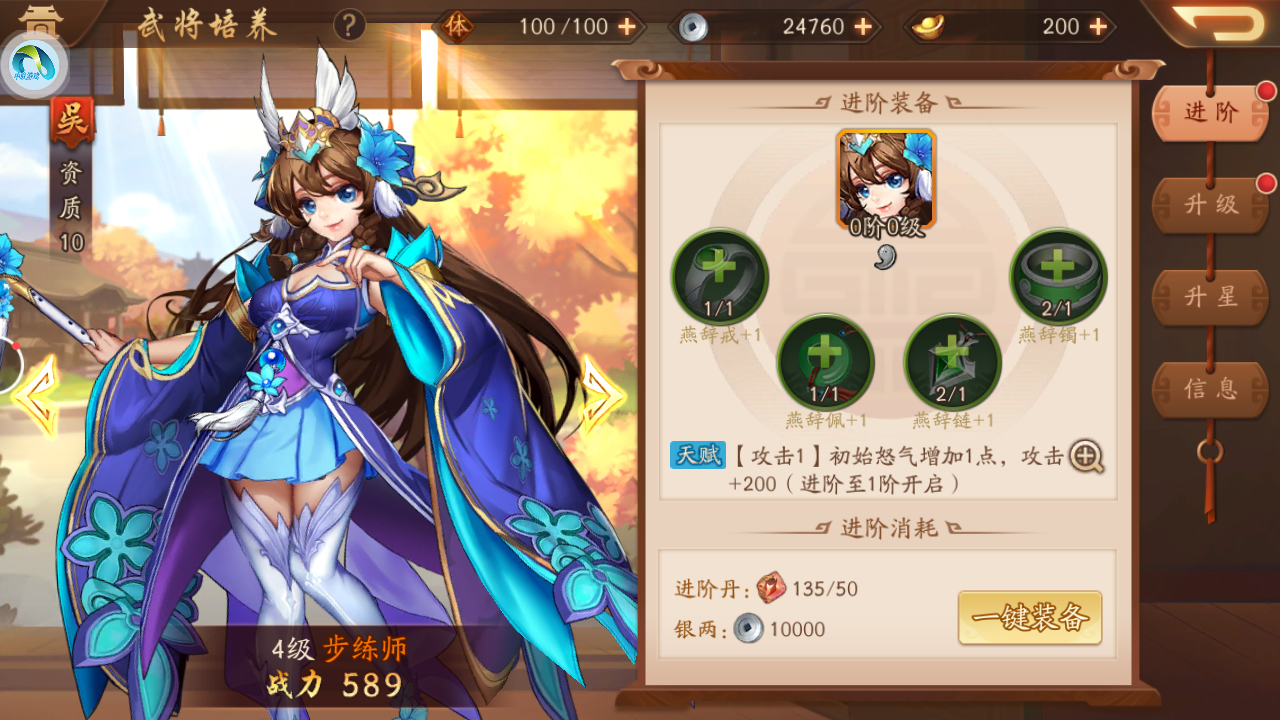Switch to the 升级 tab
The image size is (1280, 720).
point(1209,205)
